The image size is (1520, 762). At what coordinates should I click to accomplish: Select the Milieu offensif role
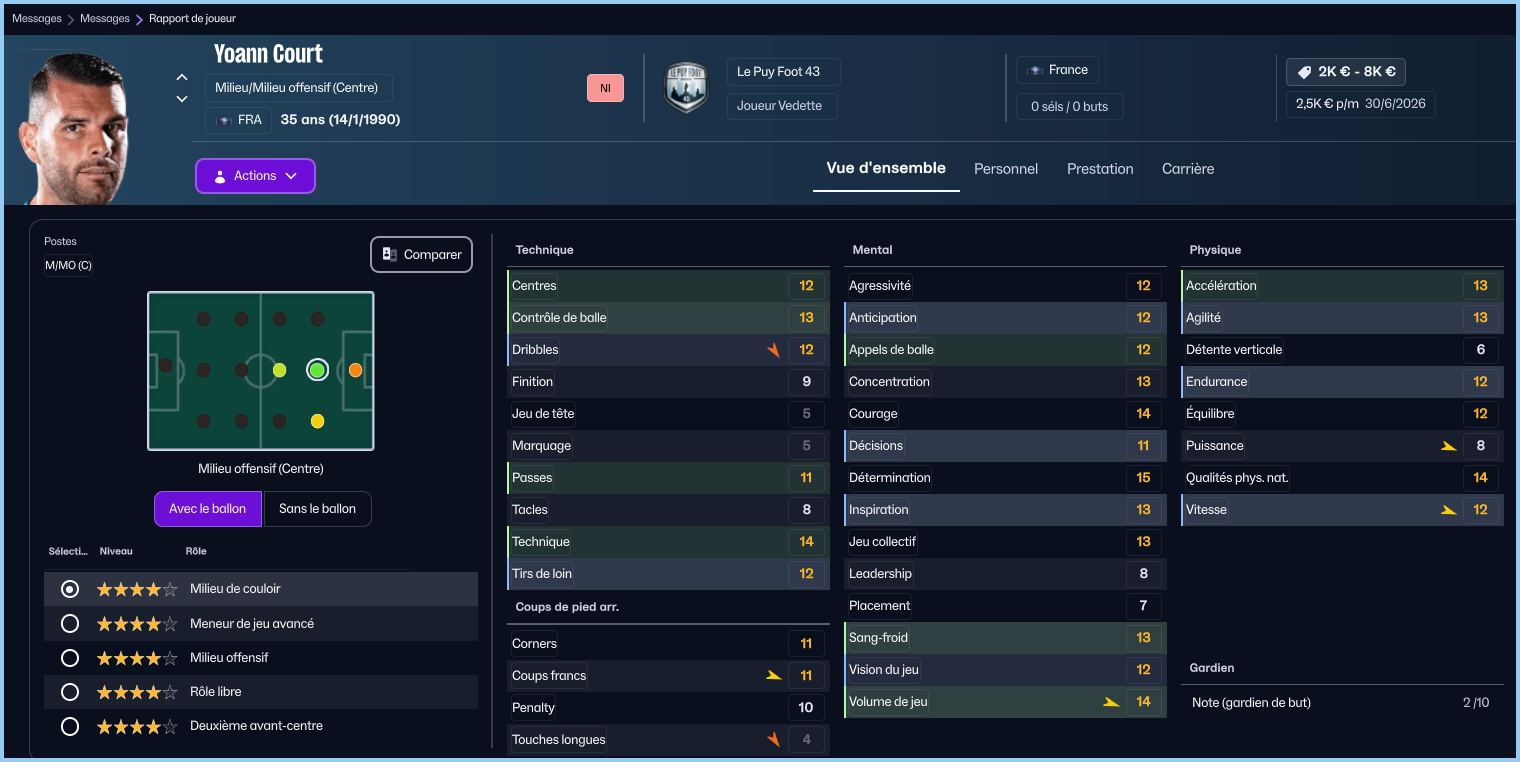(x=70, y=658)
